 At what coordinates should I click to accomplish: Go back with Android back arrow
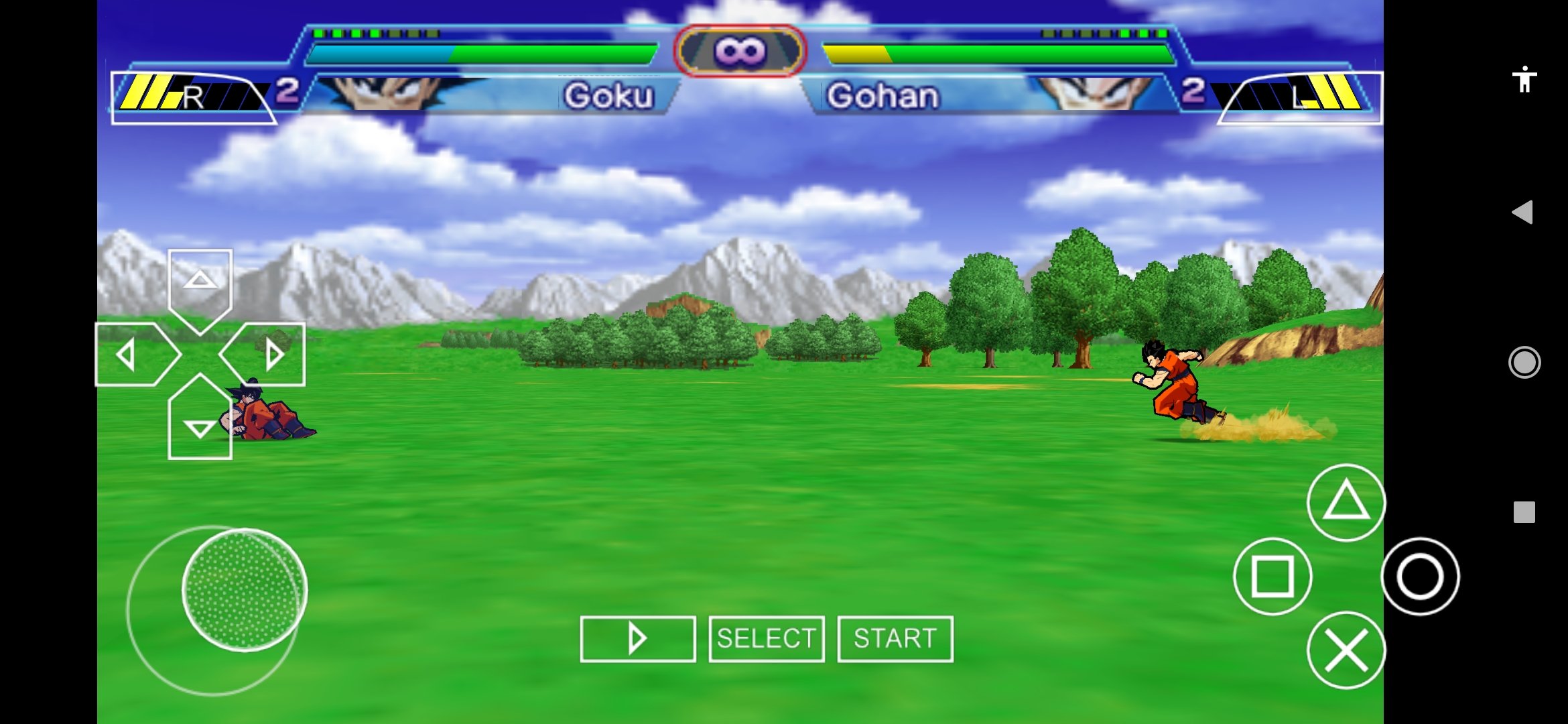[x=1523, y=213]
